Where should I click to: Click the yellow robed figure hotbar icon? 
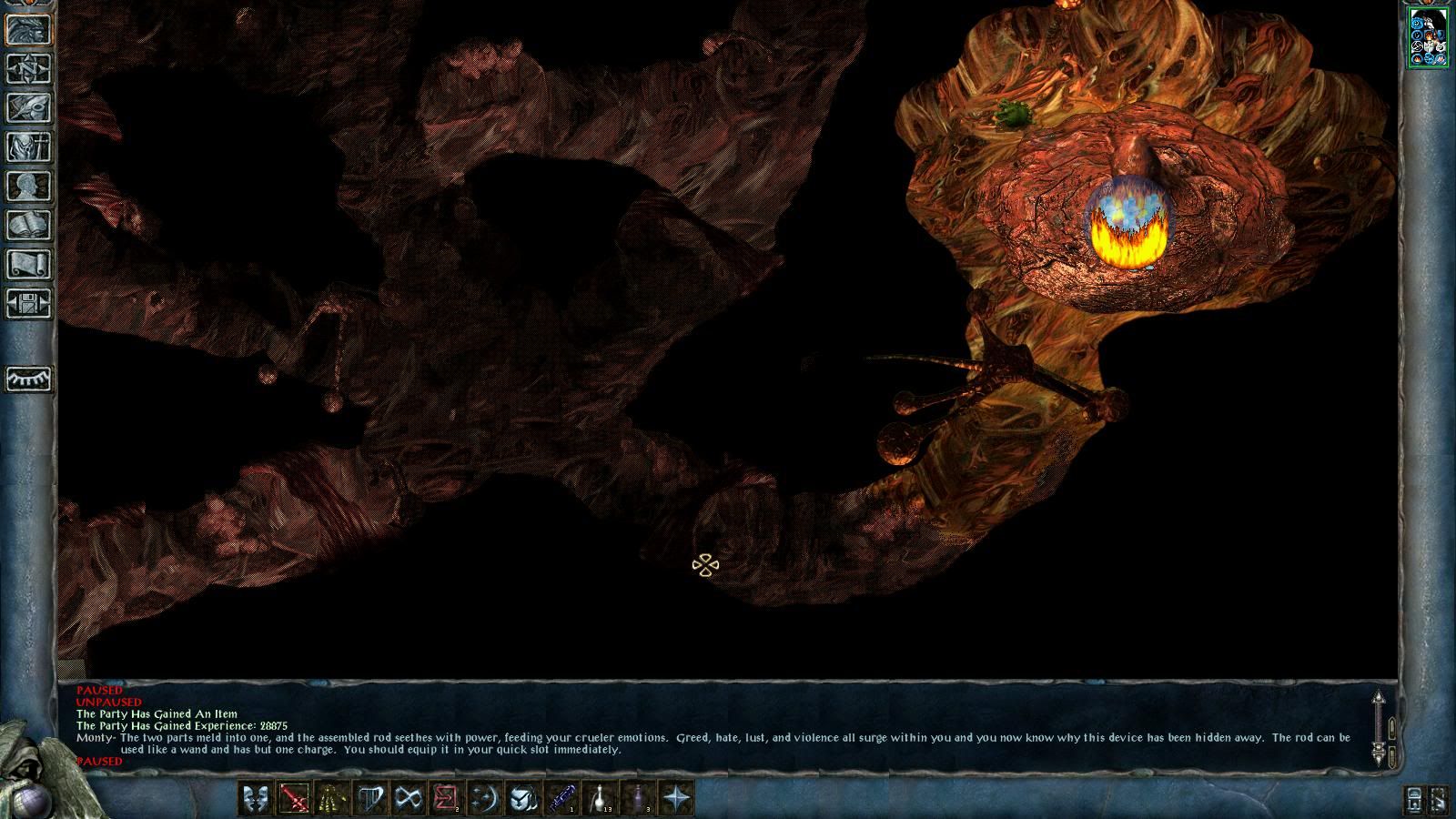pos(331,799)
